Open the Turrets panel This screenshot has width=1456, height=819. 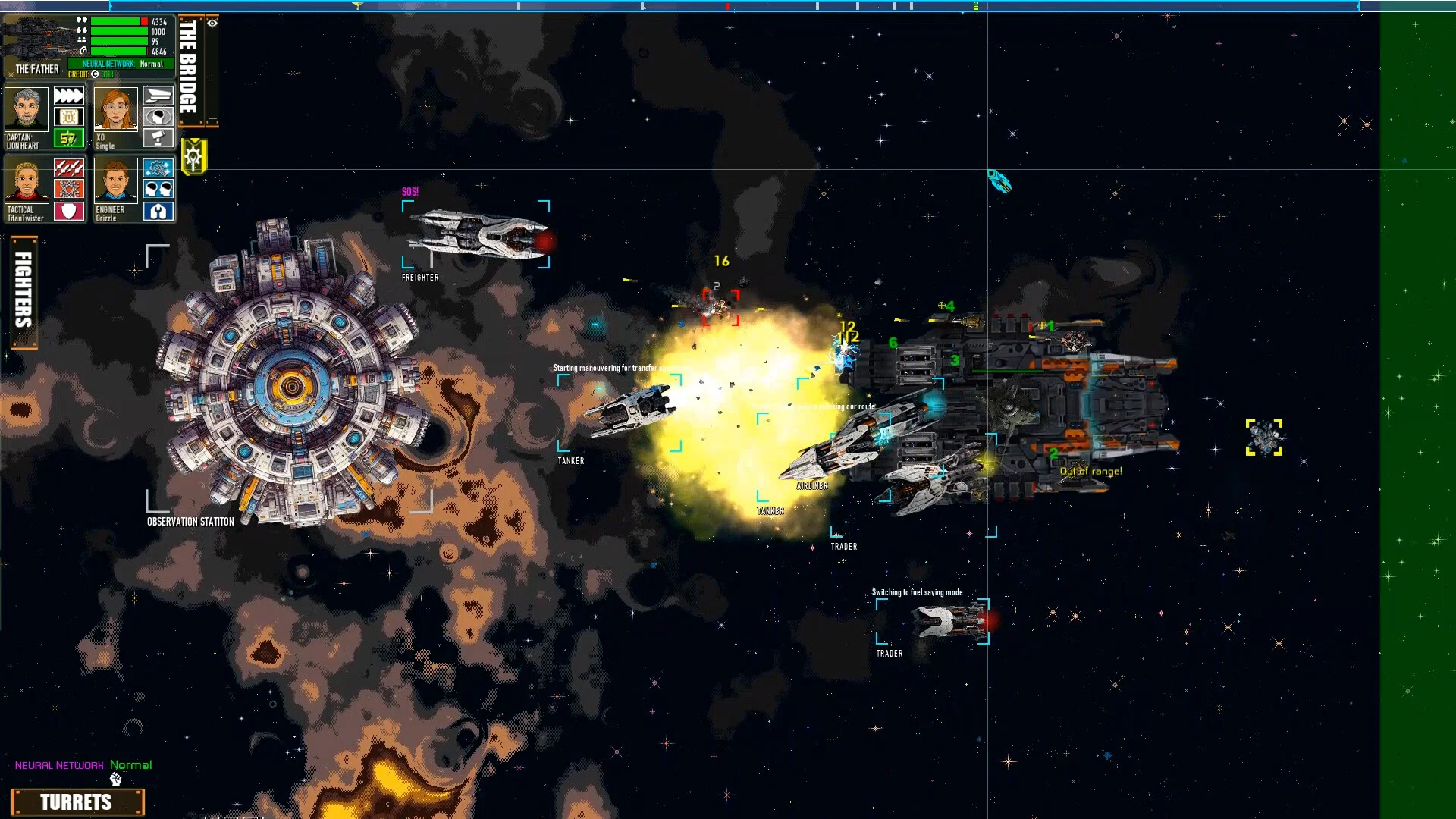[x=77, y=802]
